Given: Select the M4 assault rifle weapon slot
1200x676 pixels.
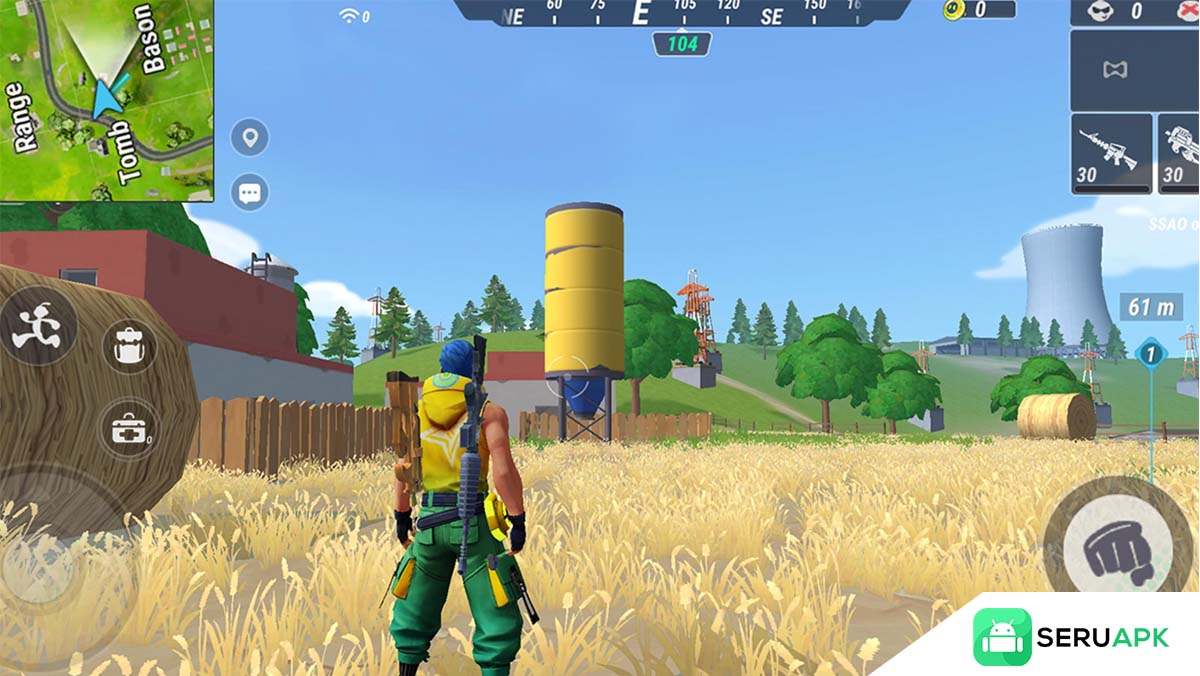Looking at the screenshot, I should click(x=1111, y=153).
